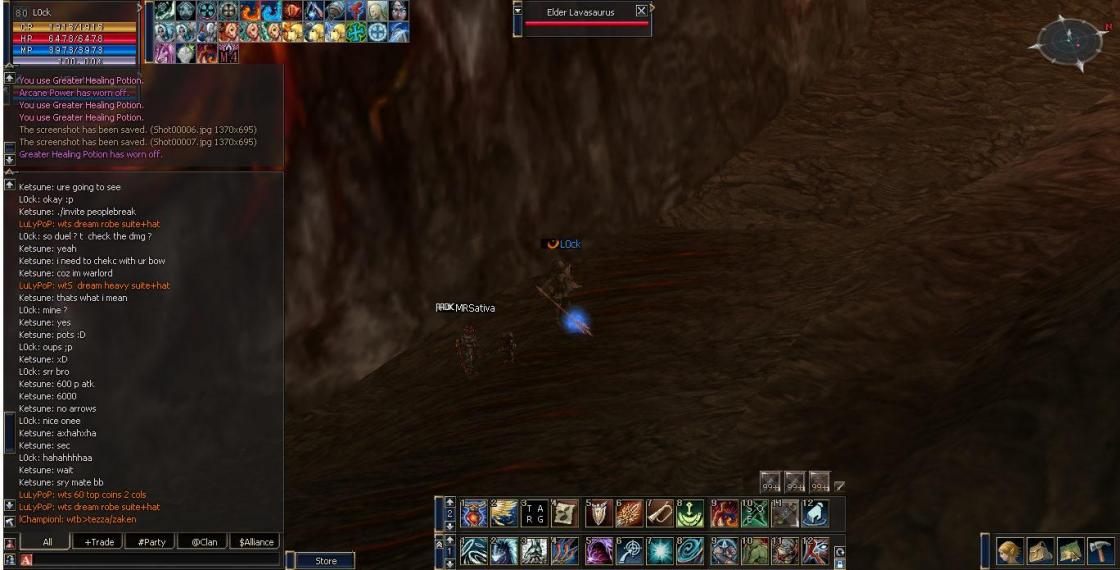Click the Store button
Screen dimensions: 1120x570
[326, 561]
